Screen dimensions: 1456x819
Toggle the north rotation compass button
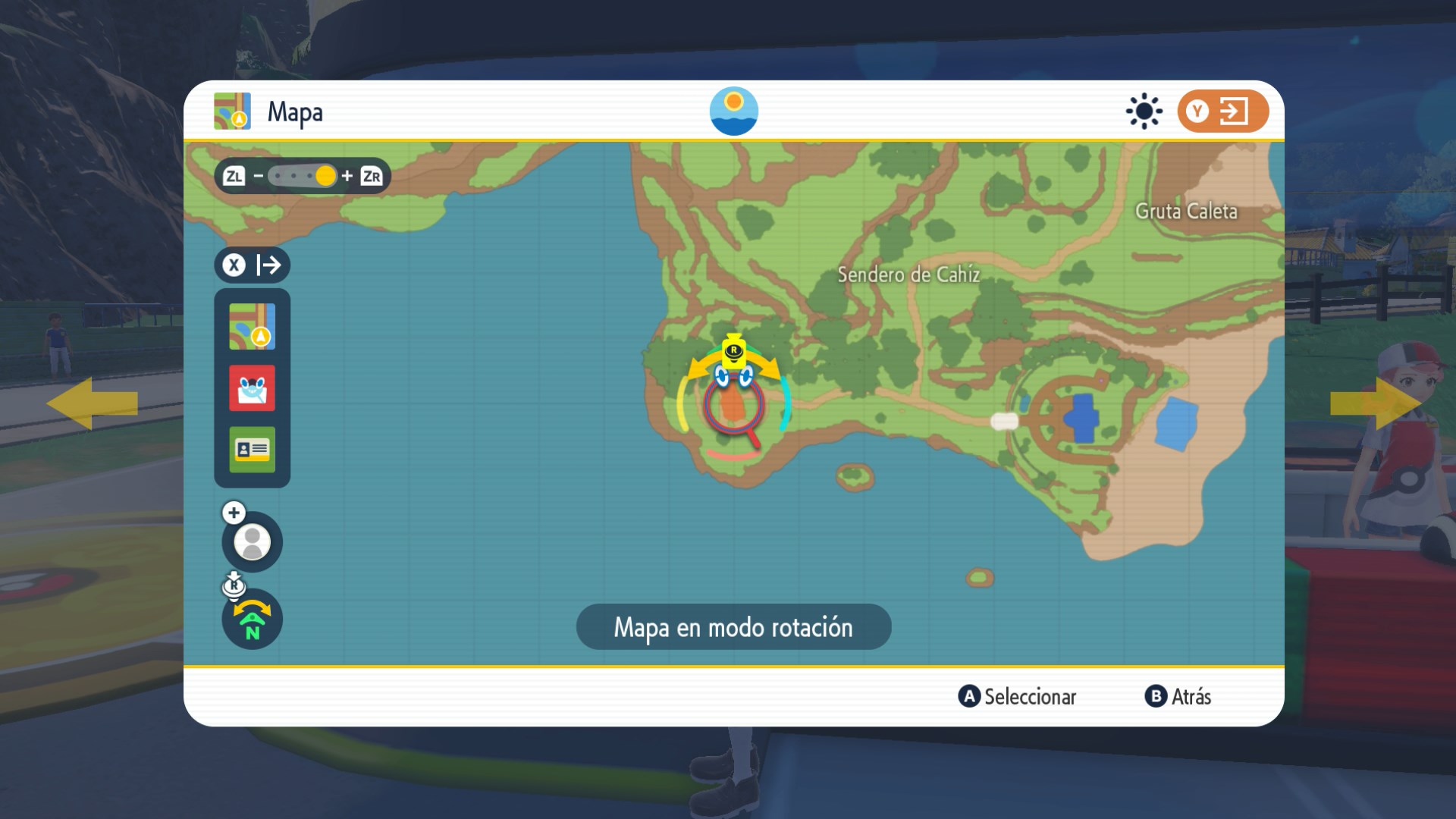252,620
